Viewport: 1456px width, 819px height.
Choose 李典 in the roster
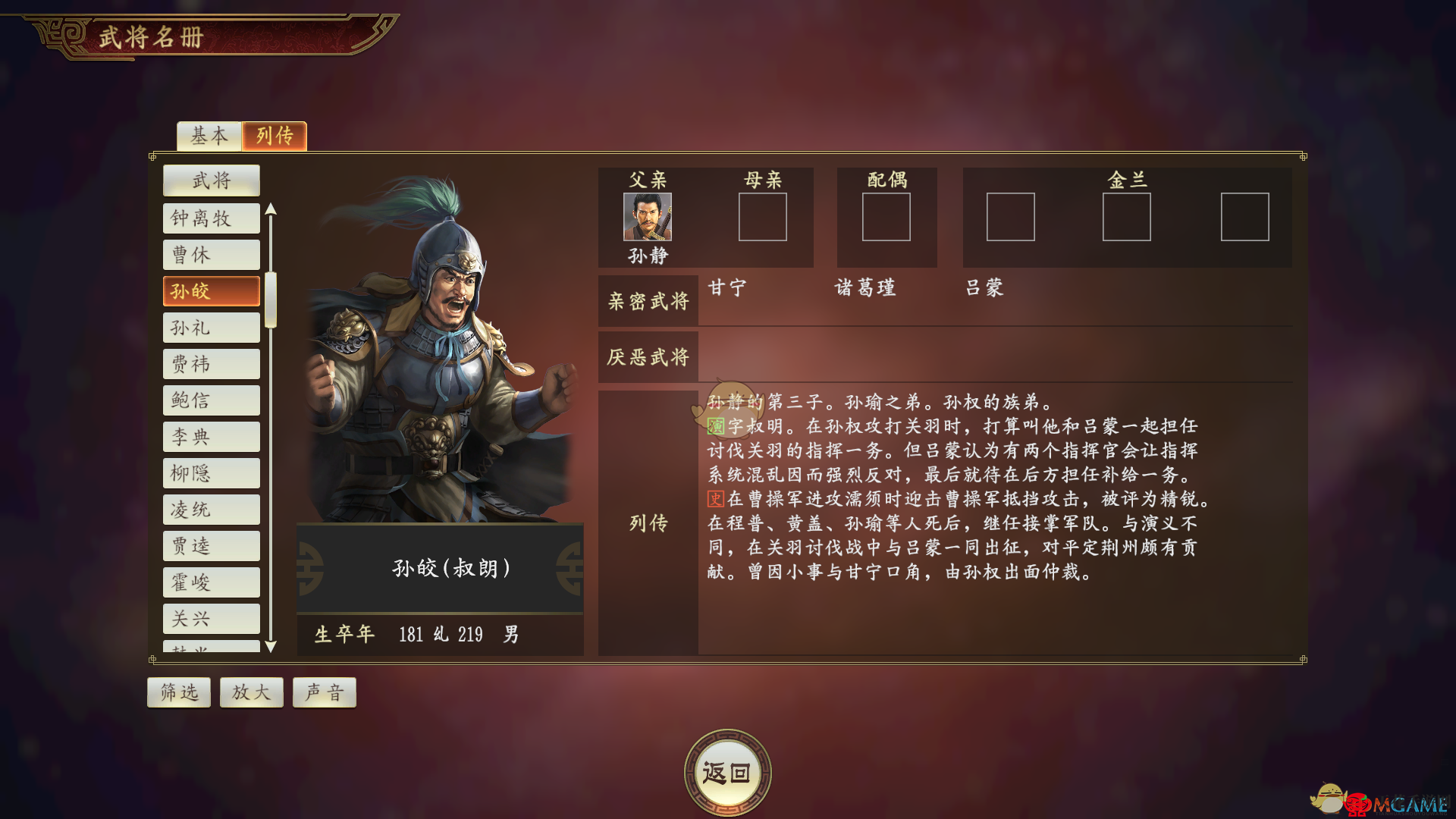[212, 437]
